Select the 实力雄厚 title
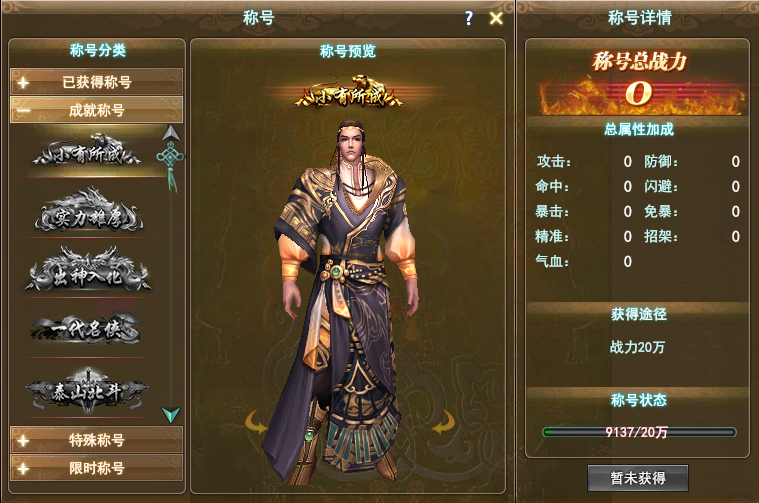The height and width of the screenshot is (503, 759). coord(90,214)
